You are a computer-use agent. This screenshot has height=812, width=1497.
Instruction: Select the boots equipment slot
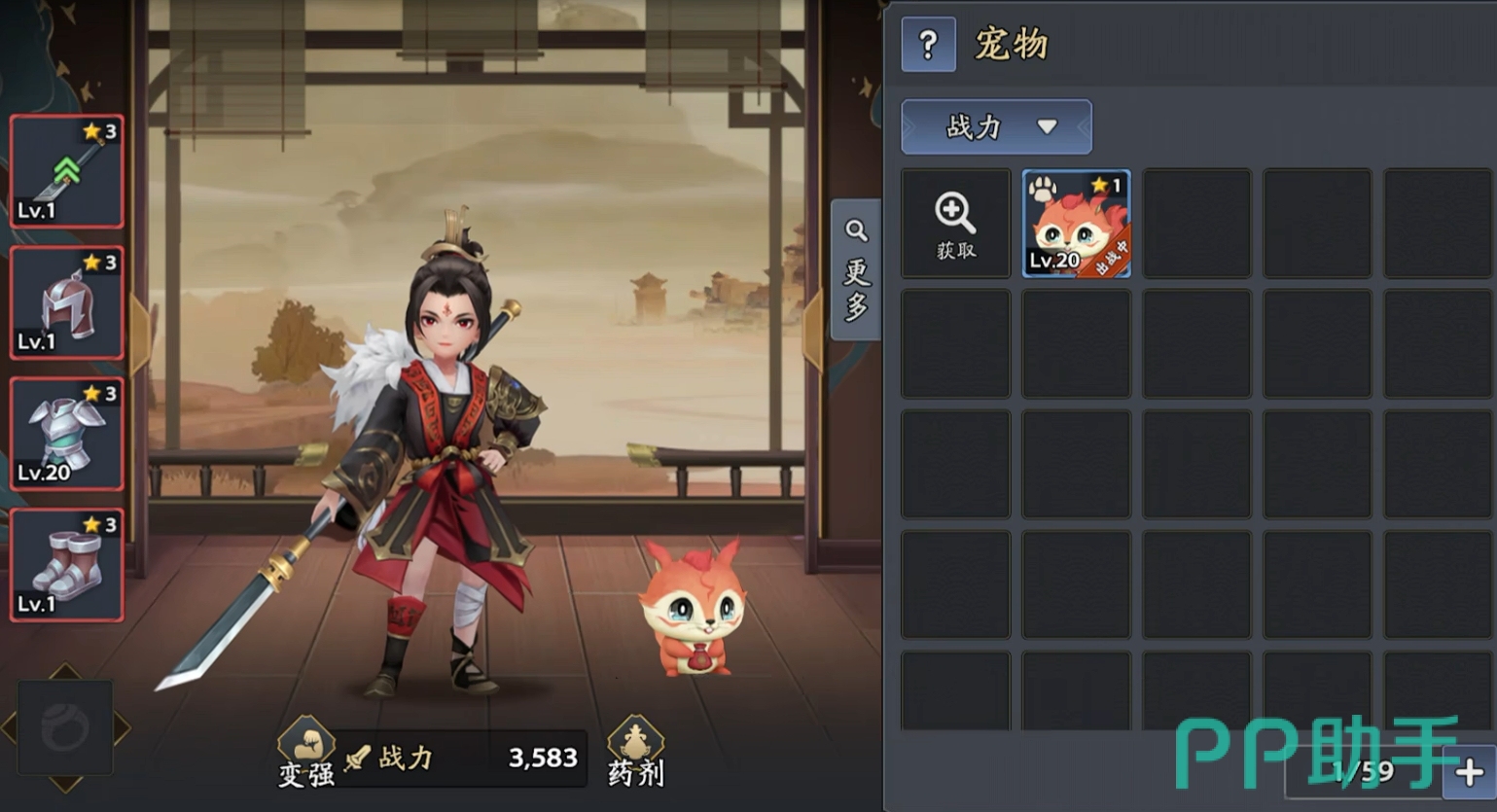click(x=67, y=565)
